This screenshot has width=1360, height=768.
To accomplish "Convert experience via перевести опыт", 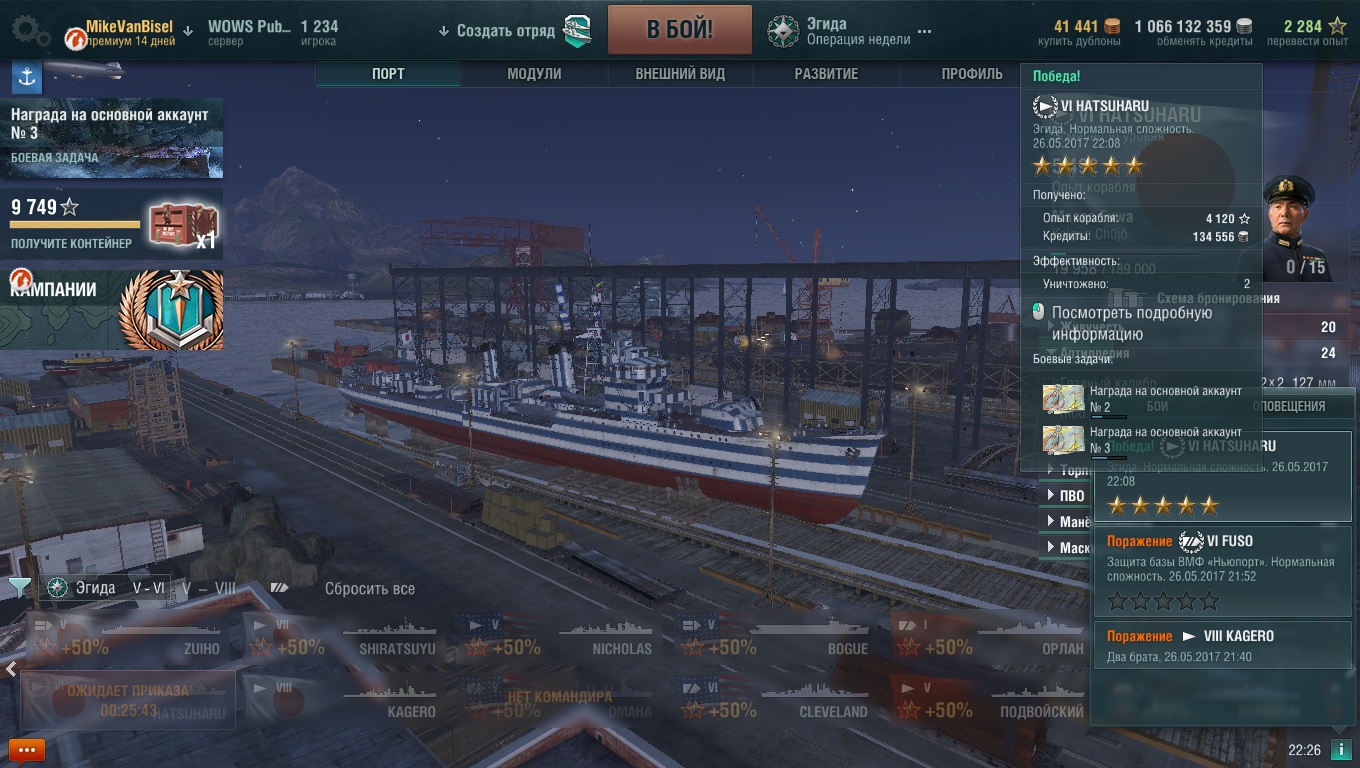I will [x=1306, y=31].
